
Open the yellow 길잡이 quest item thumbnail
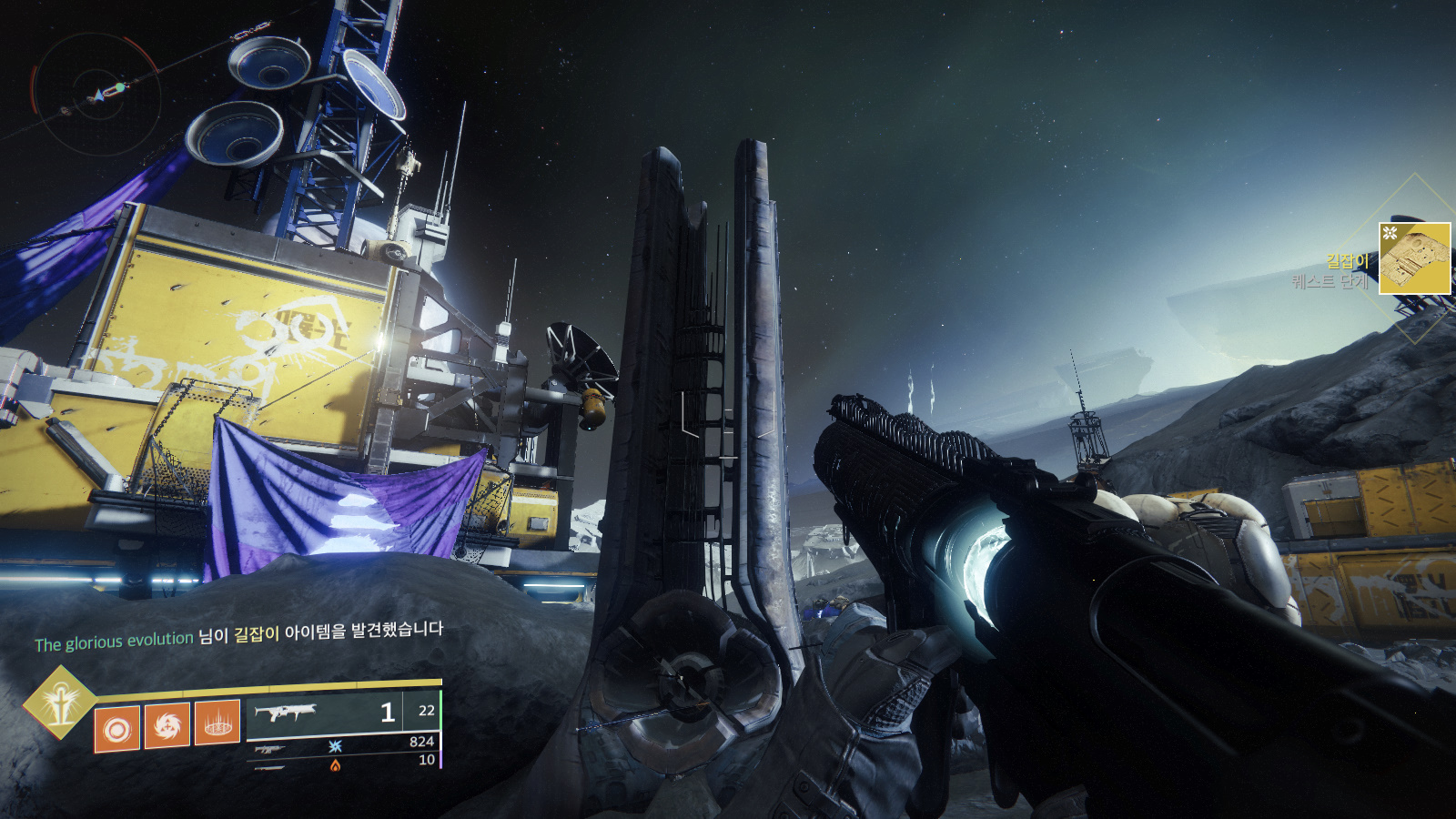[1414, 258]
